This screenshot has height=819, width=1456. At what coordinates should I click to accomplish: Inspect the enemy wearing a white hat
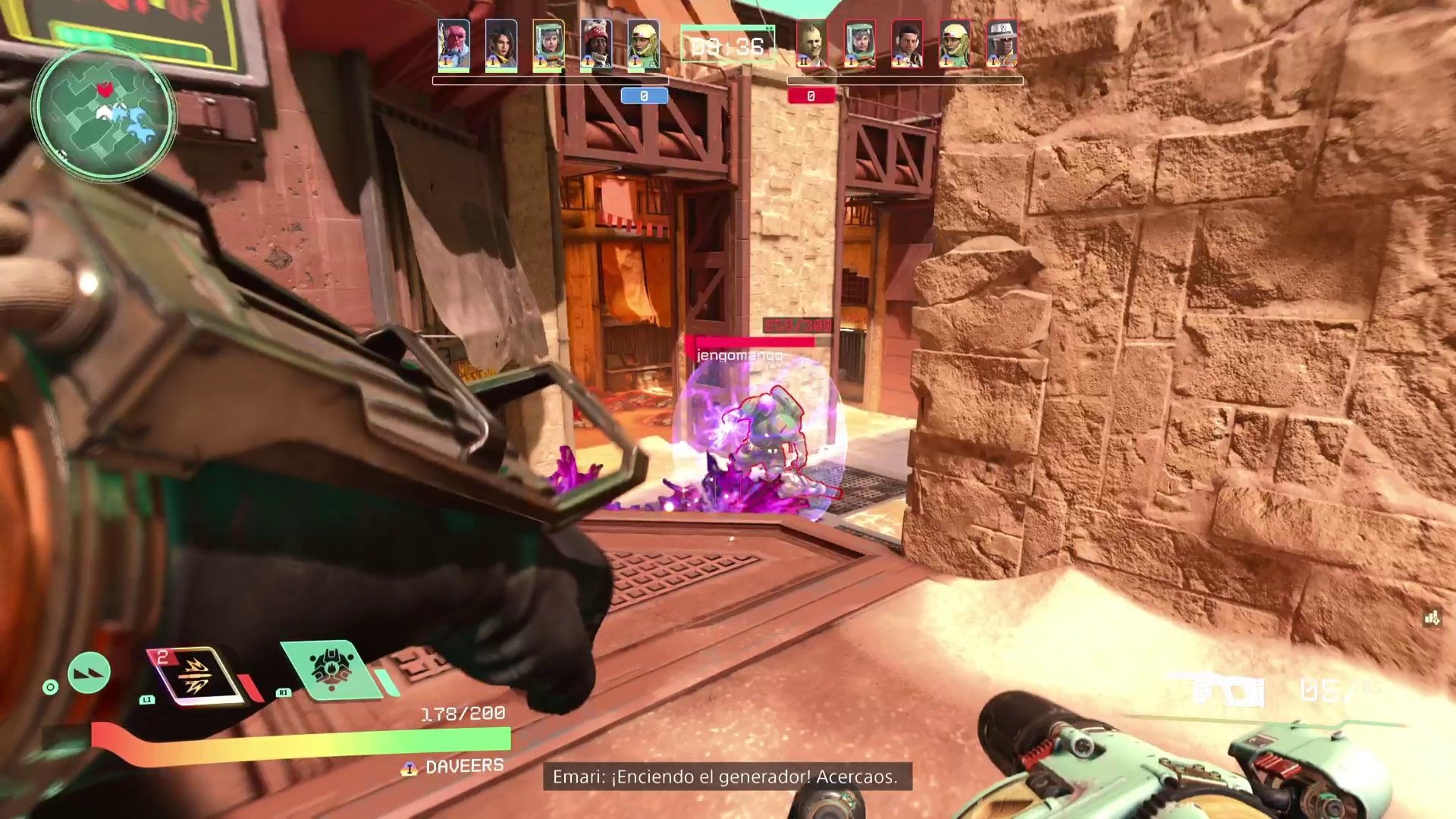click(1001, 45)
